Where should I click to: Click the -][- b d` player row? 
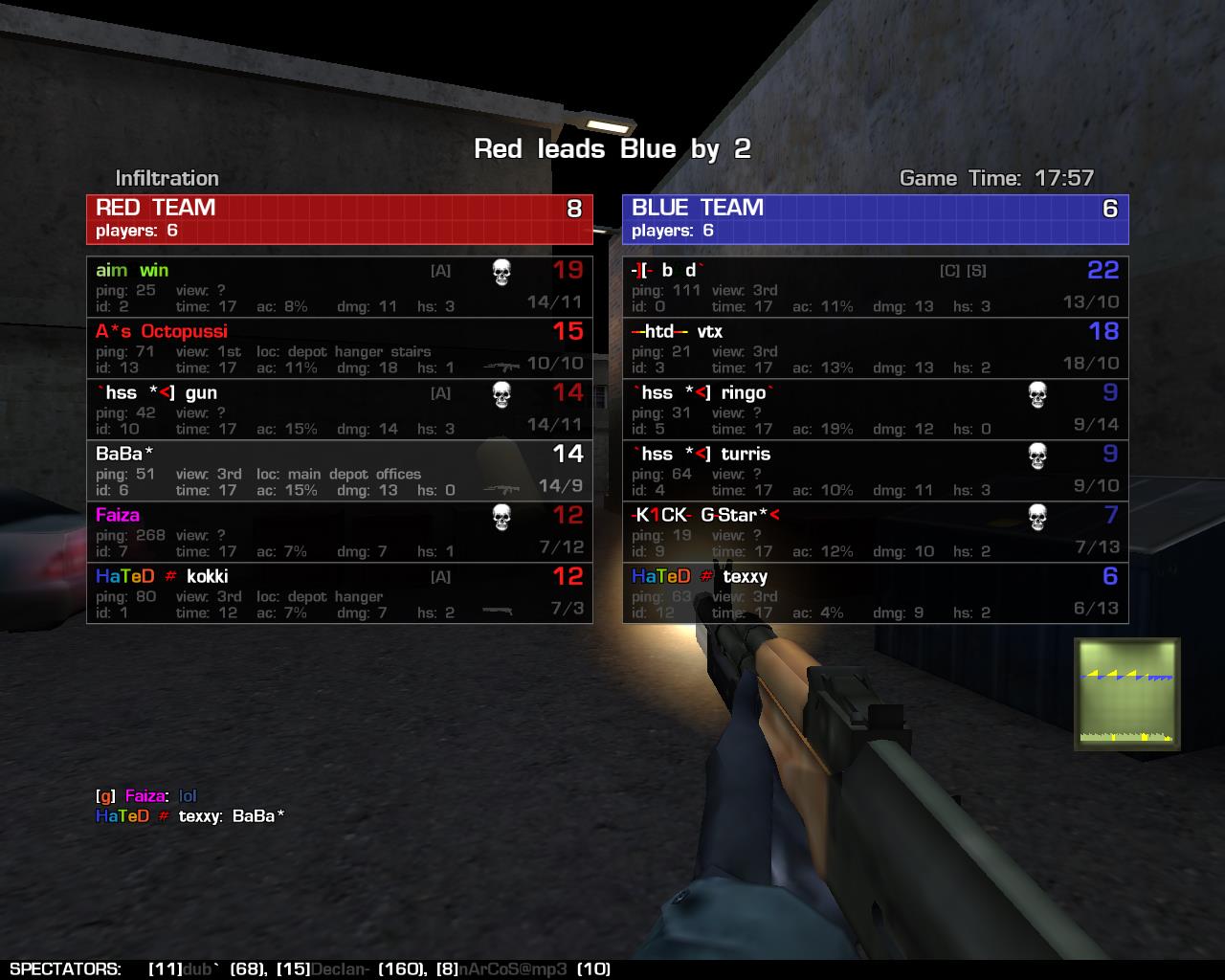pos(875,287)
